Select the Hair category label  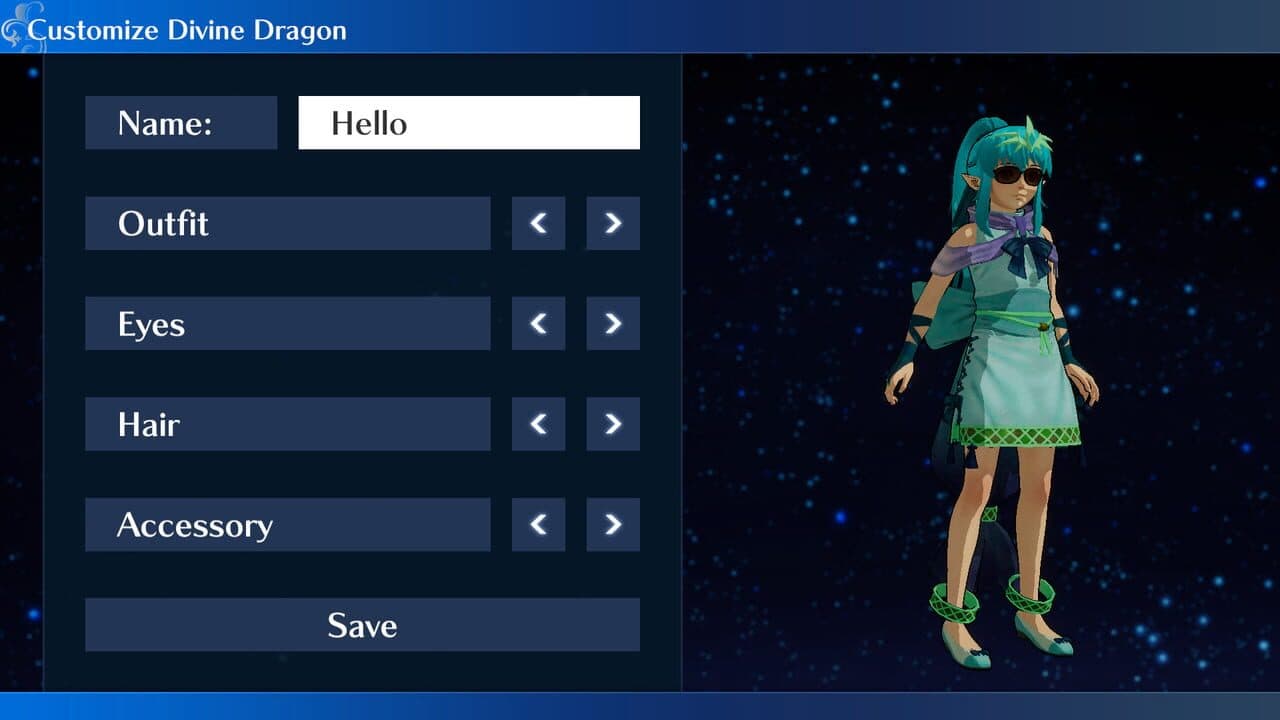coord(287,424)
